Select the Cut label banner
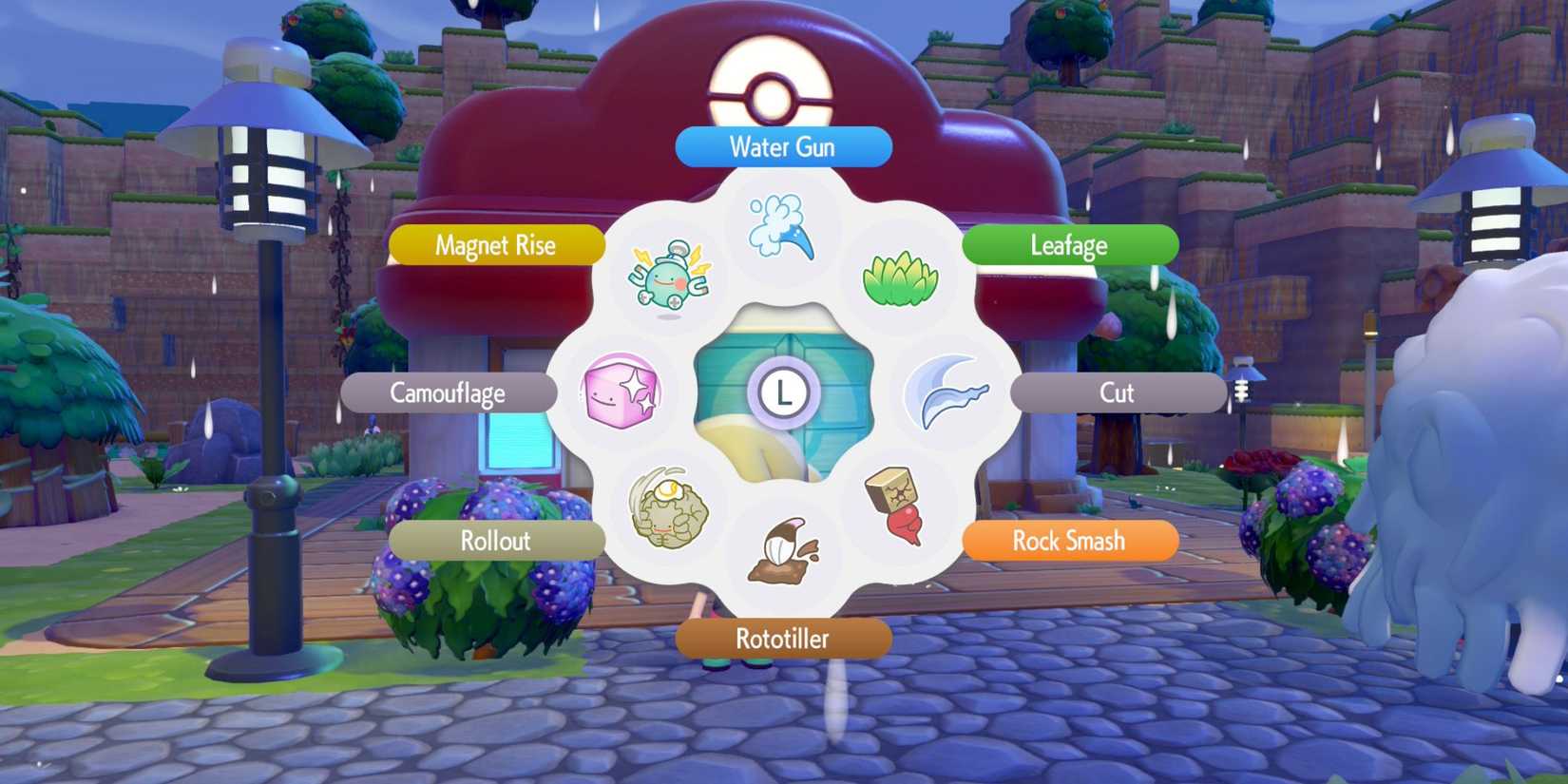 click(x=1119, y=392)
